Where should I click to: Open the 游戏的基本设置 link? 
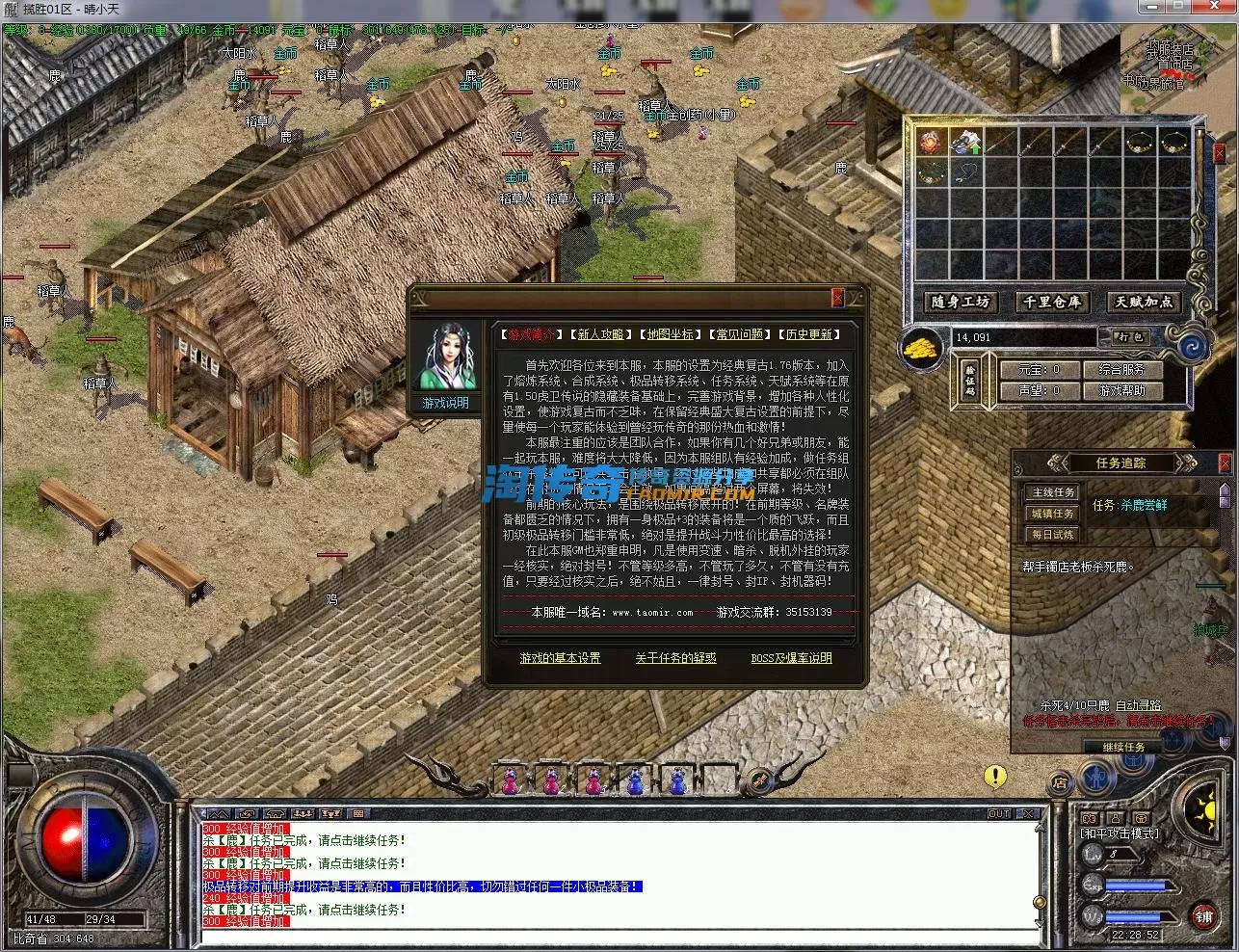click(x=560, y=658)
